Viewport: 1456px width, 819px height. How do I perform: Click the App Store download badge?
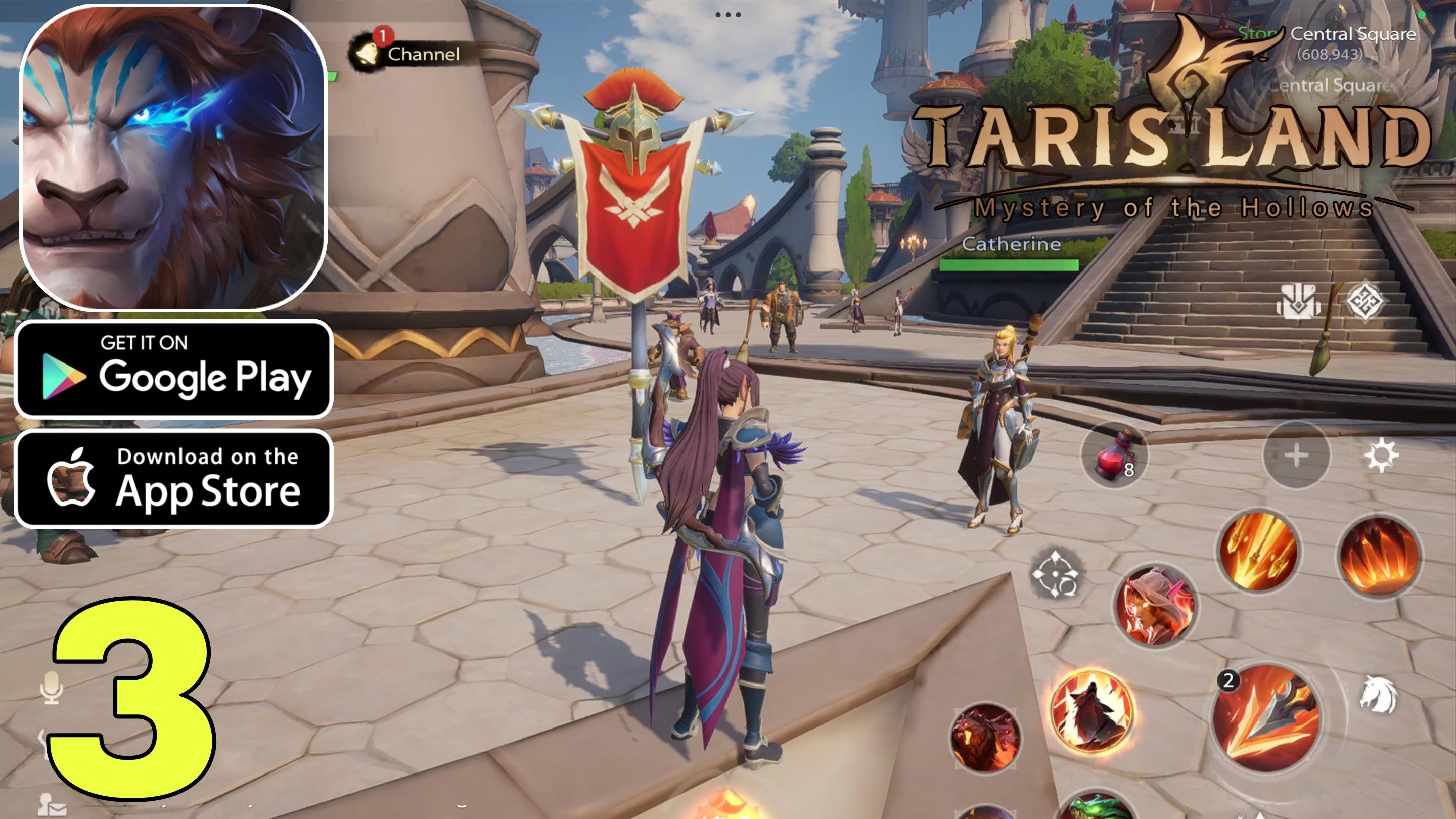[173, 478]
